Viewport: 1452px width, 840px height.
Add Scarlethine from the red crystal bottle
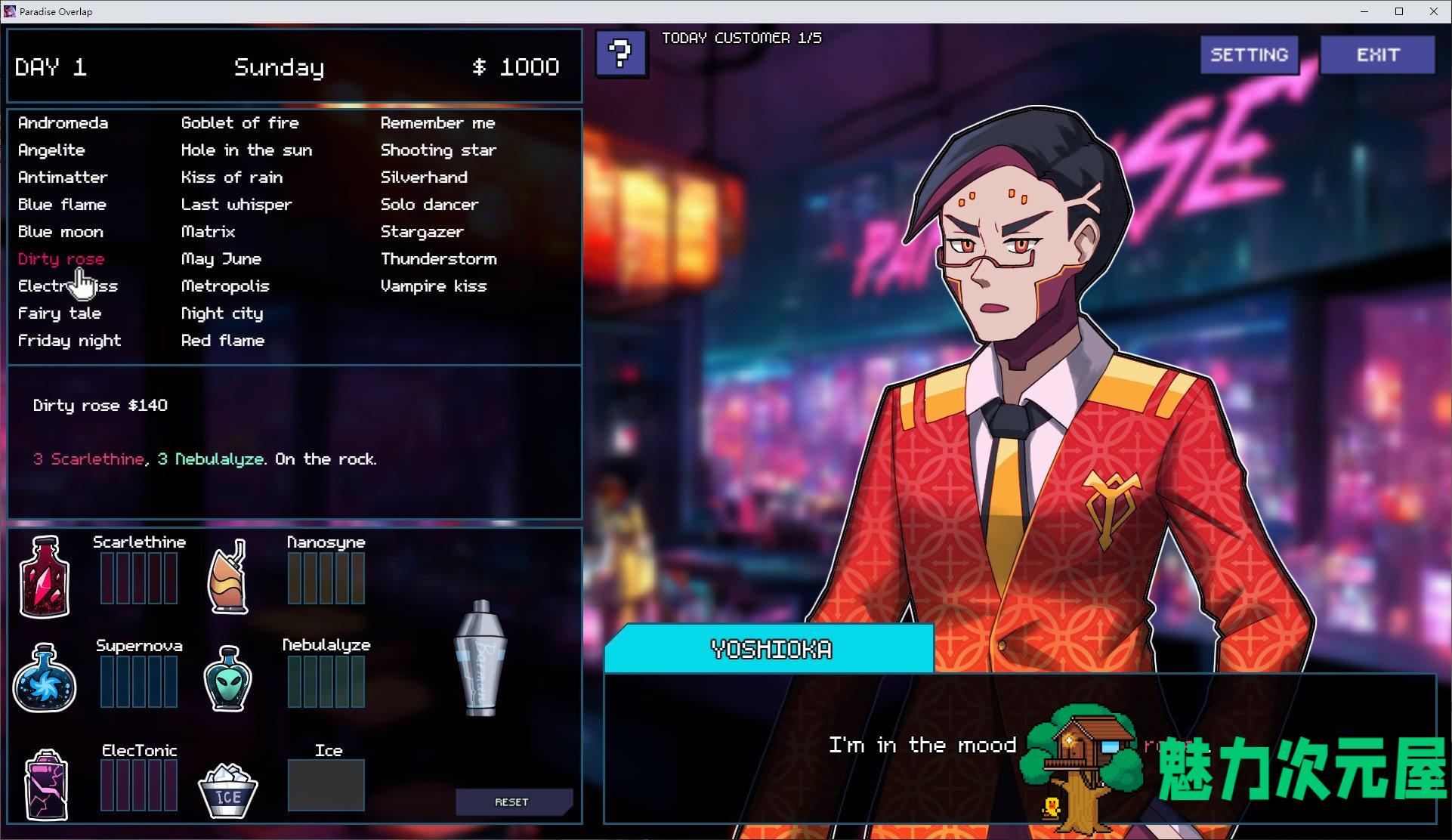pyautogui.click(x=45, y=576)
